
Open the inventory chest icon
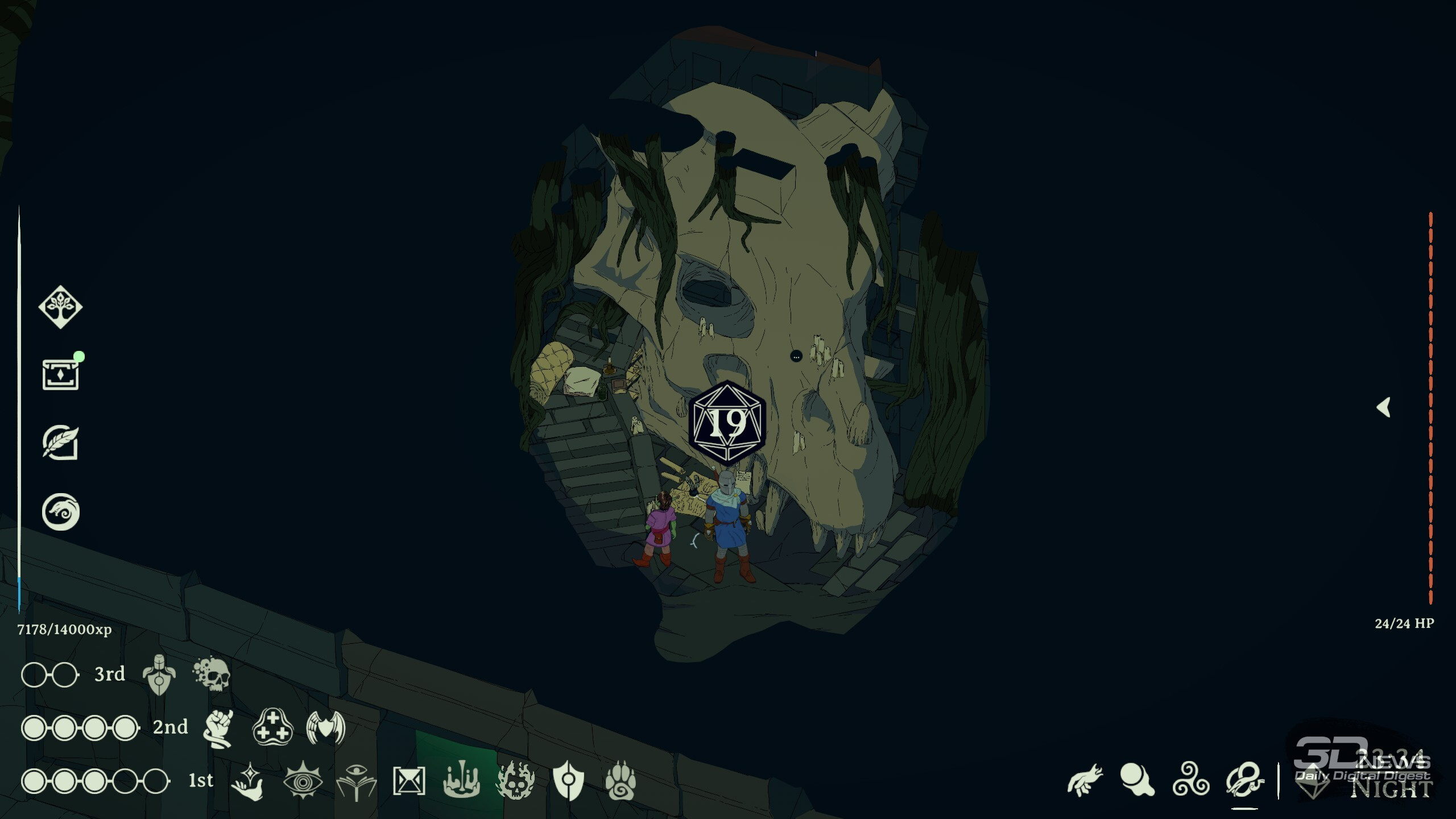tap(60, 375)
